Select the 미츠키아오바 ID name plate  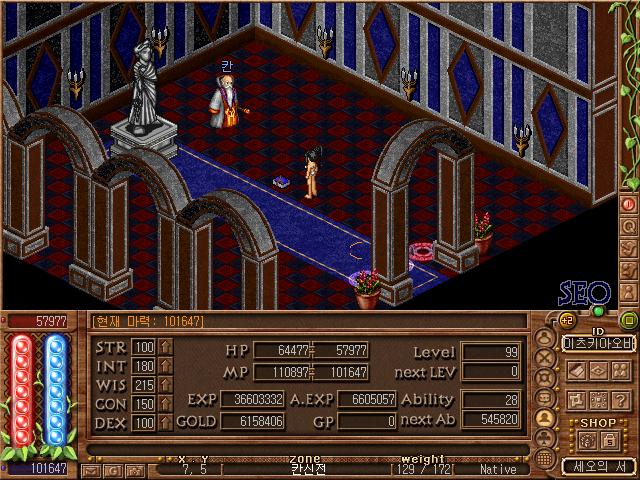[x=597, y=343]
